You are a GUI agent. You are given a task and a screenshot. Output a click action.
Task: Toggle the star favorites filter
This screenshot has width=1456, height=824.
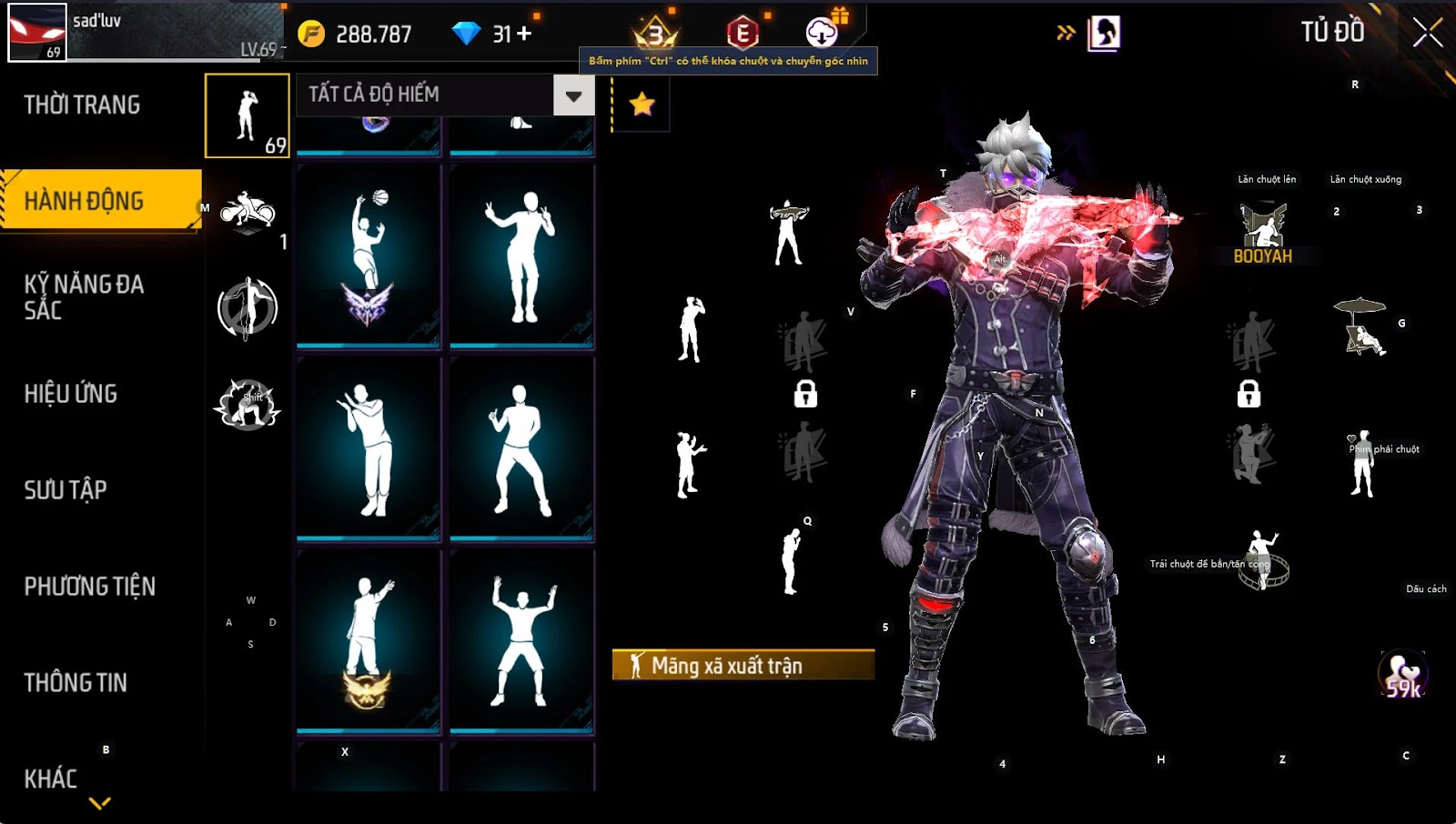pos(642,104)
